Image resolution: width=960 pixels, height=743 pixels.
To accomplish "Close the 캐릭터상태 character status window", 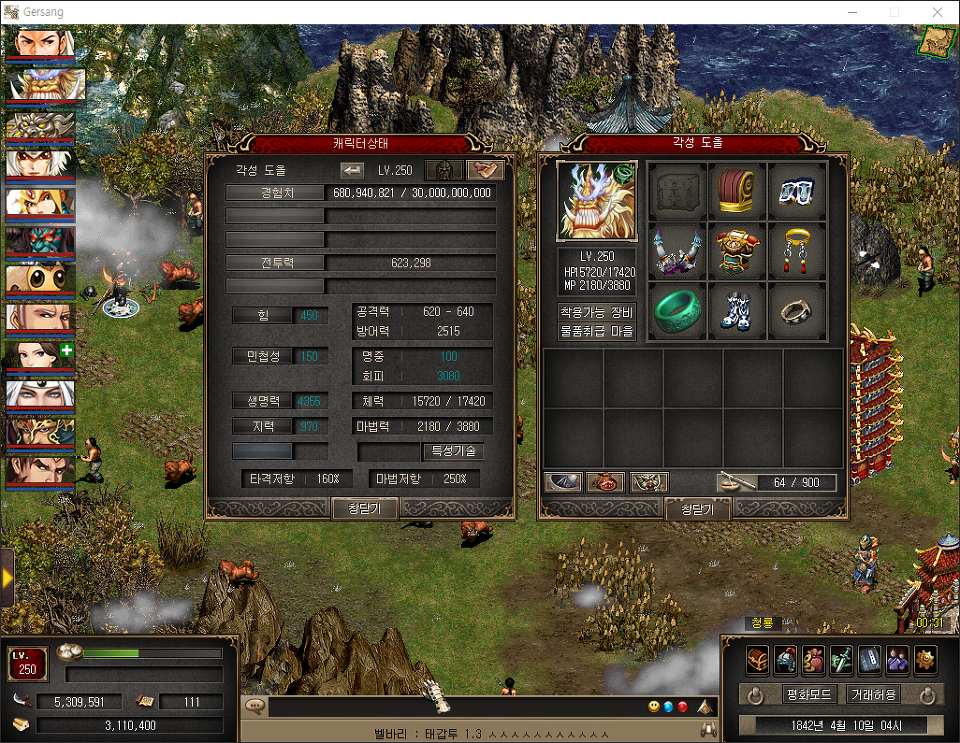I will 364,509.
